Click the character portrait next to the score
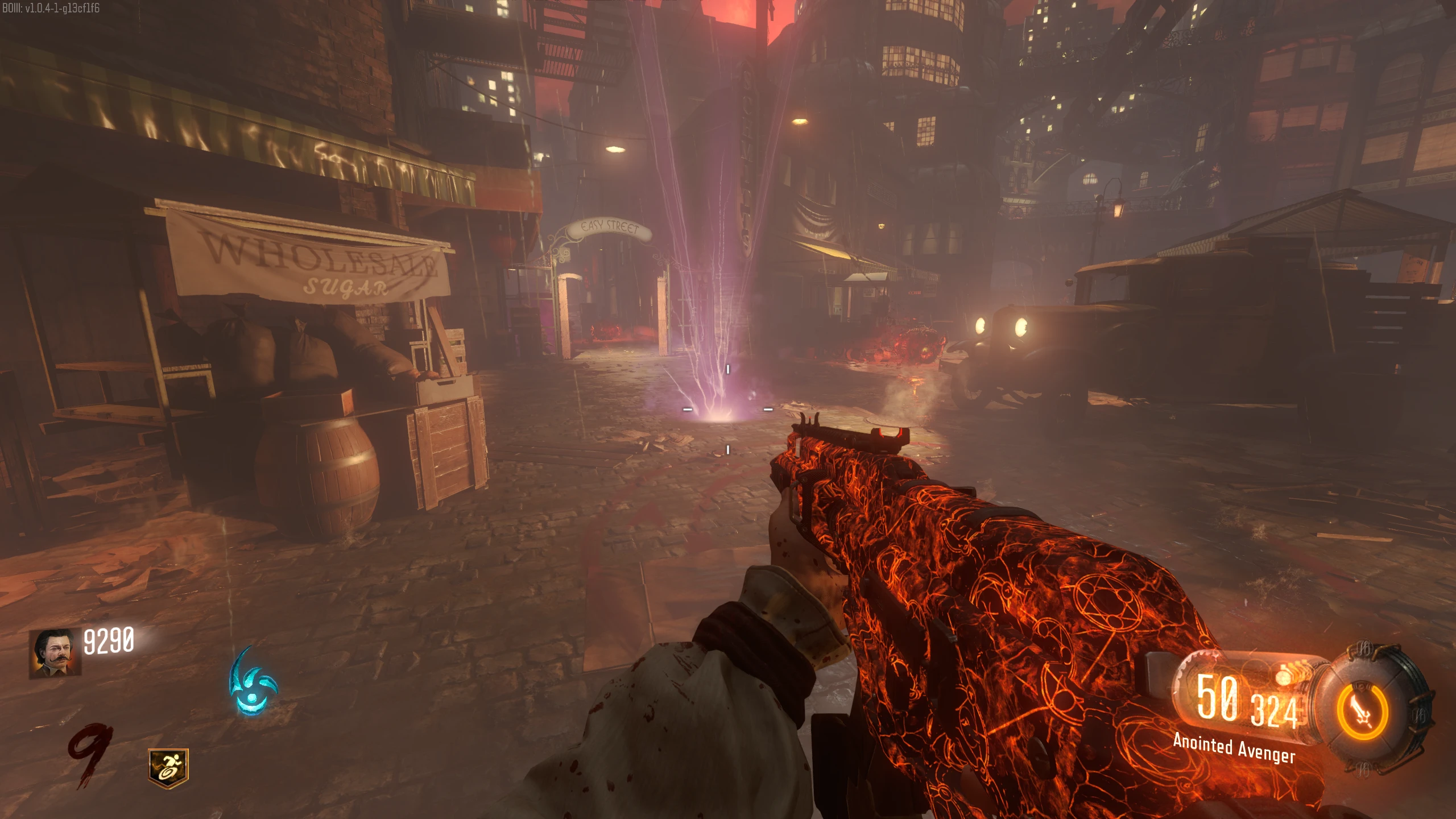 (x=55, y=653)
